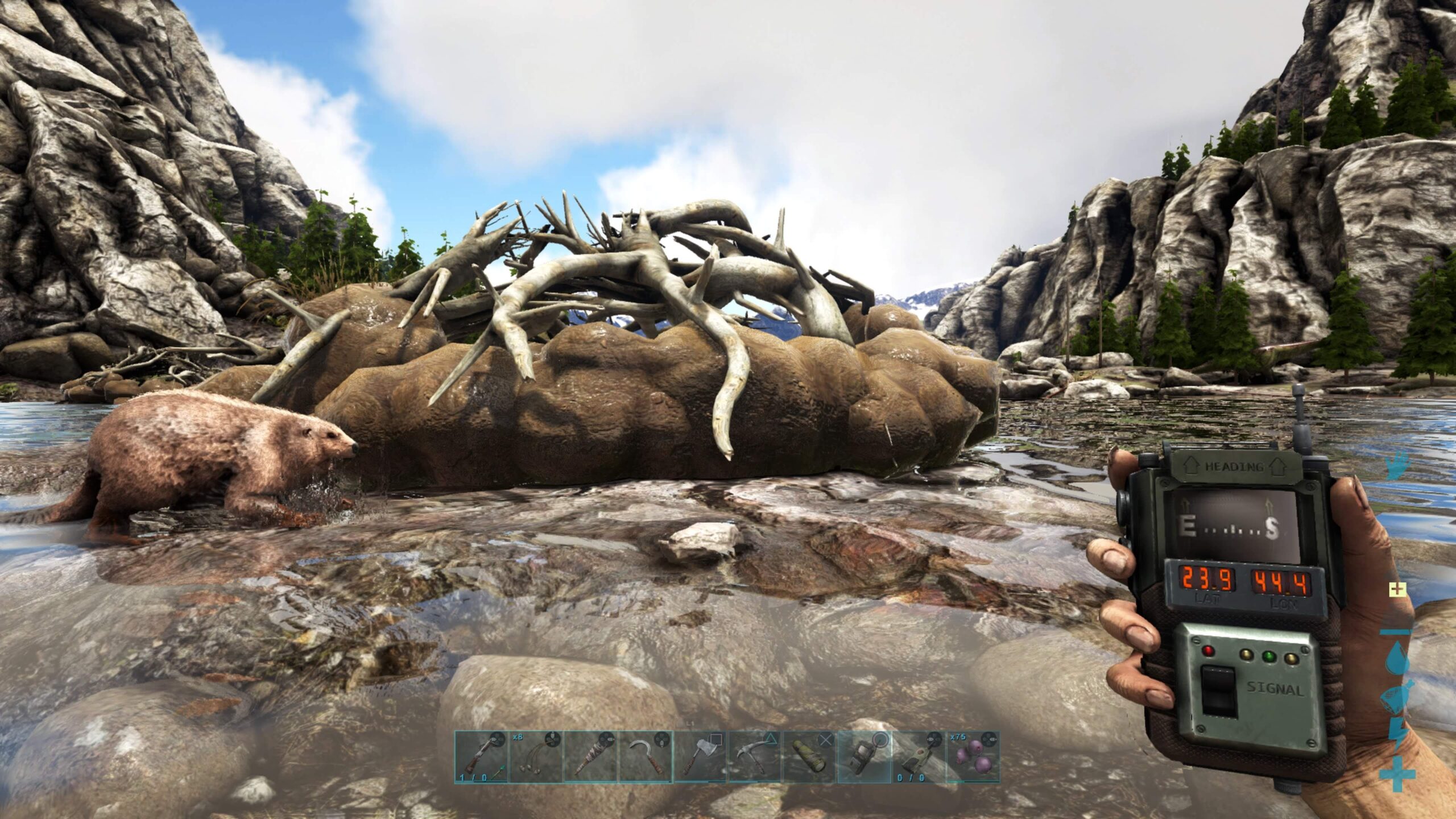Click the highlighted GPS device slot

coord(863,757)
